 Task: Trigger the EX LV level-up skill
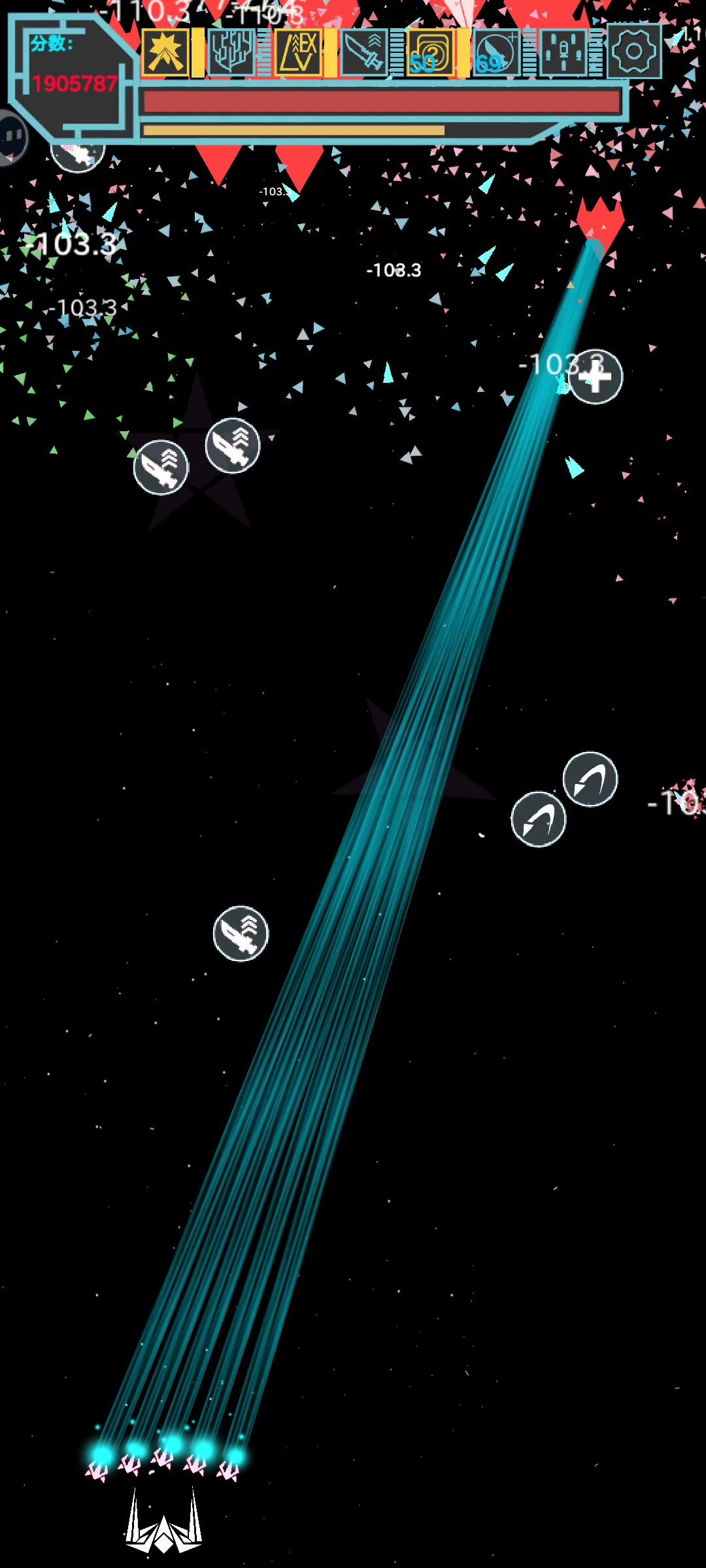click(298, 52)
